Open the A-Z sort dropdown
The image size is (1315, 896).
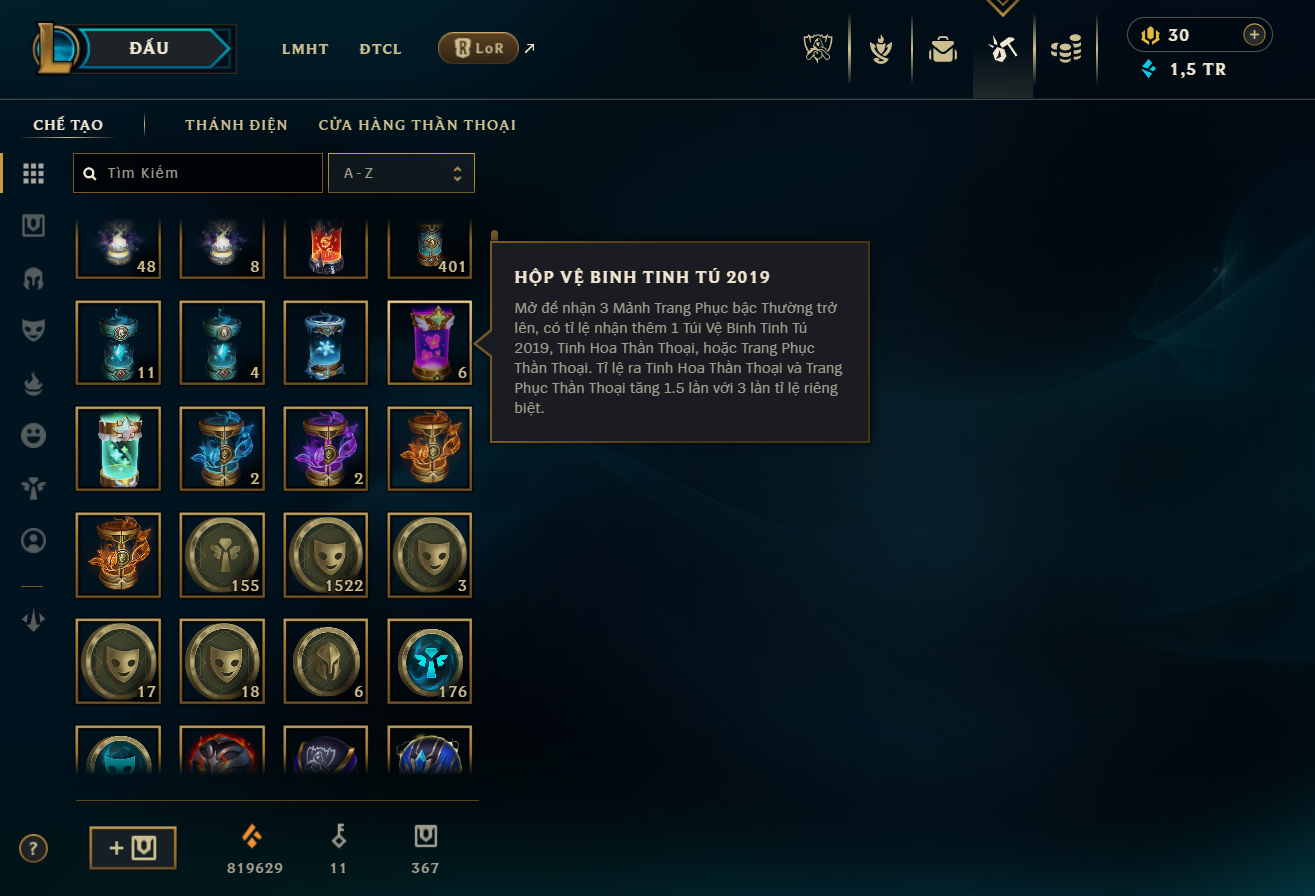click(401, 173)
